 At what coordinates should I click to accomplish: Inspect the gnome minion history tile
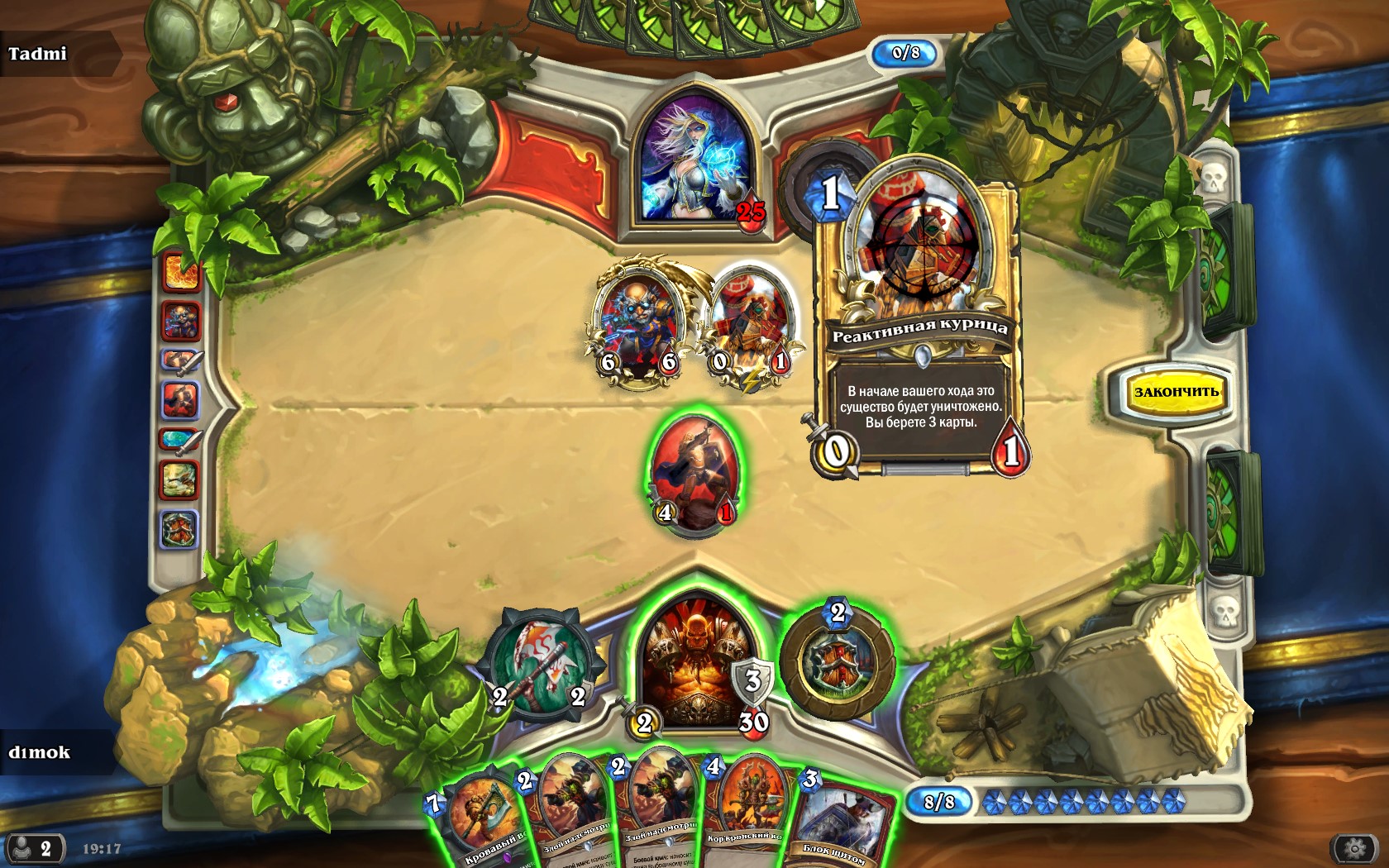(x=181, y=321)
